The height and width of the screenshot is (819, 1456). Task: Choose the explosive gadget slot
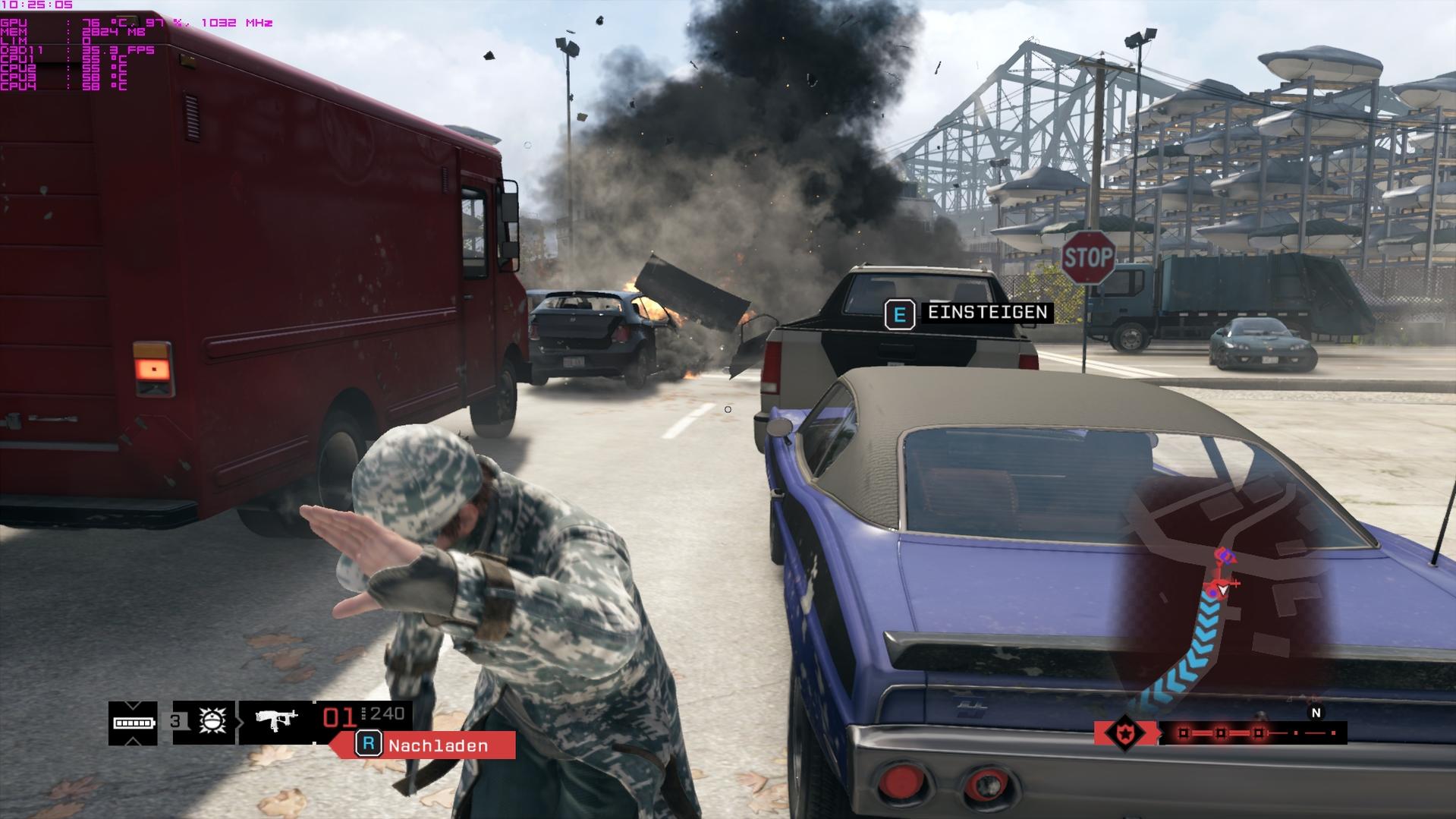212,720
